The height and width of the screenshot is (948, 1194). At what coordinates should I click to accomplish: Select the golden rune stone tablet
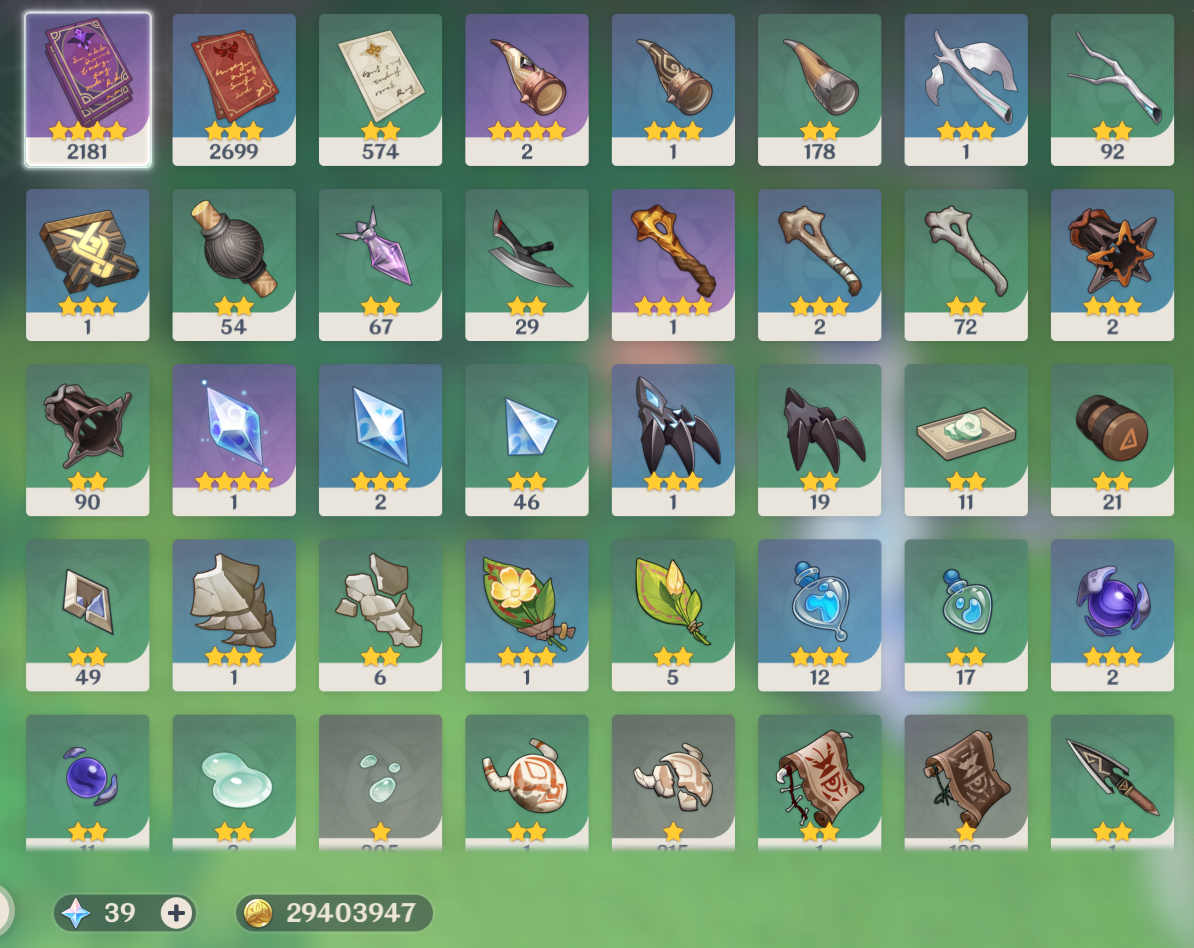[88, 263]
